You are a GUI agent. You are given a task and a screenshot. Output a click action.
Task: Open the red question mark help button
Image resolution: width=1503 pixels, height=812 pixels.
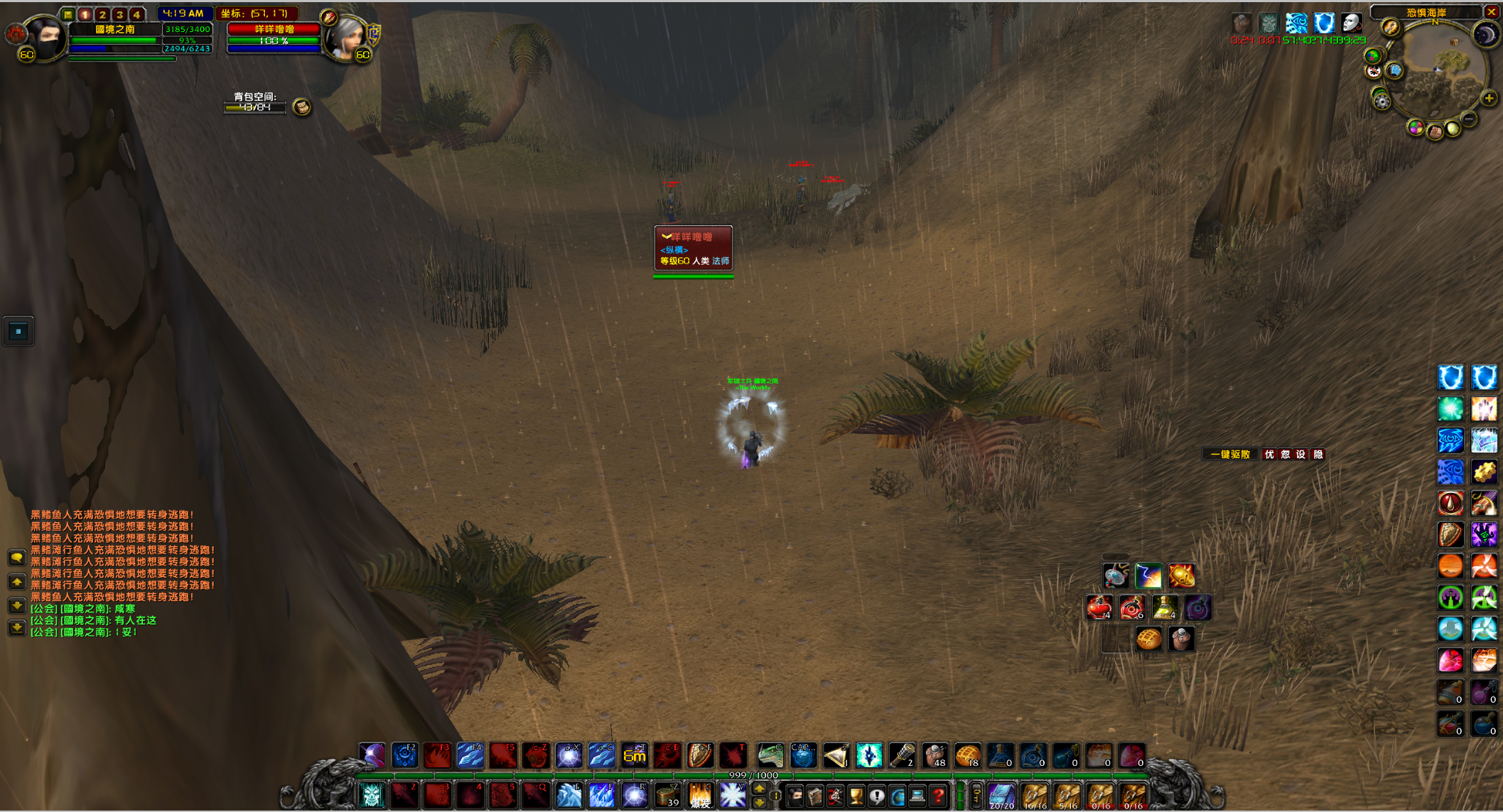938,796
